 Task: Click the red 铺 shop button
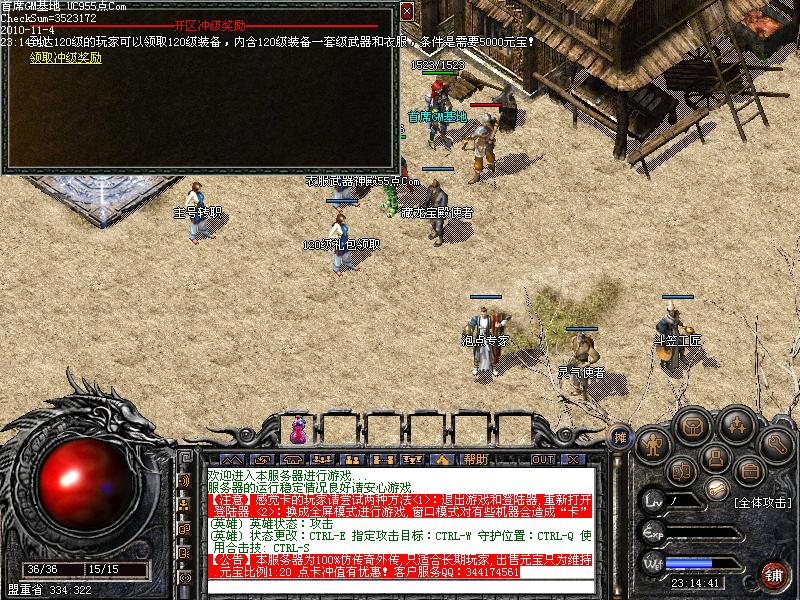(x=773, y=573)
